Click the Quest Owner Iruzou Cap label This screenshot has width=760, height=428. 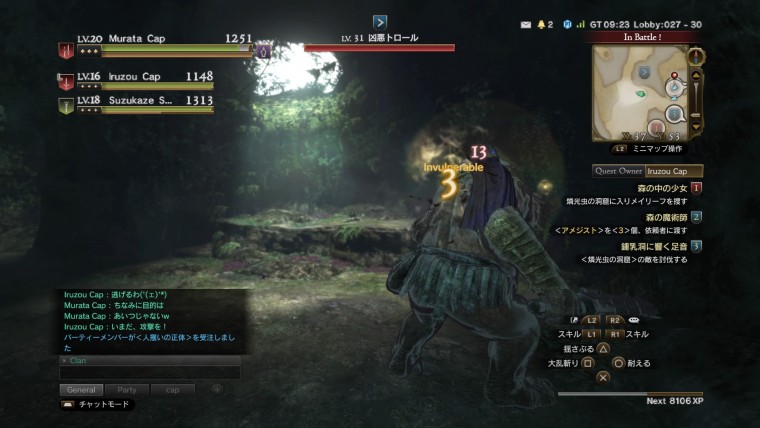[647, 171]
